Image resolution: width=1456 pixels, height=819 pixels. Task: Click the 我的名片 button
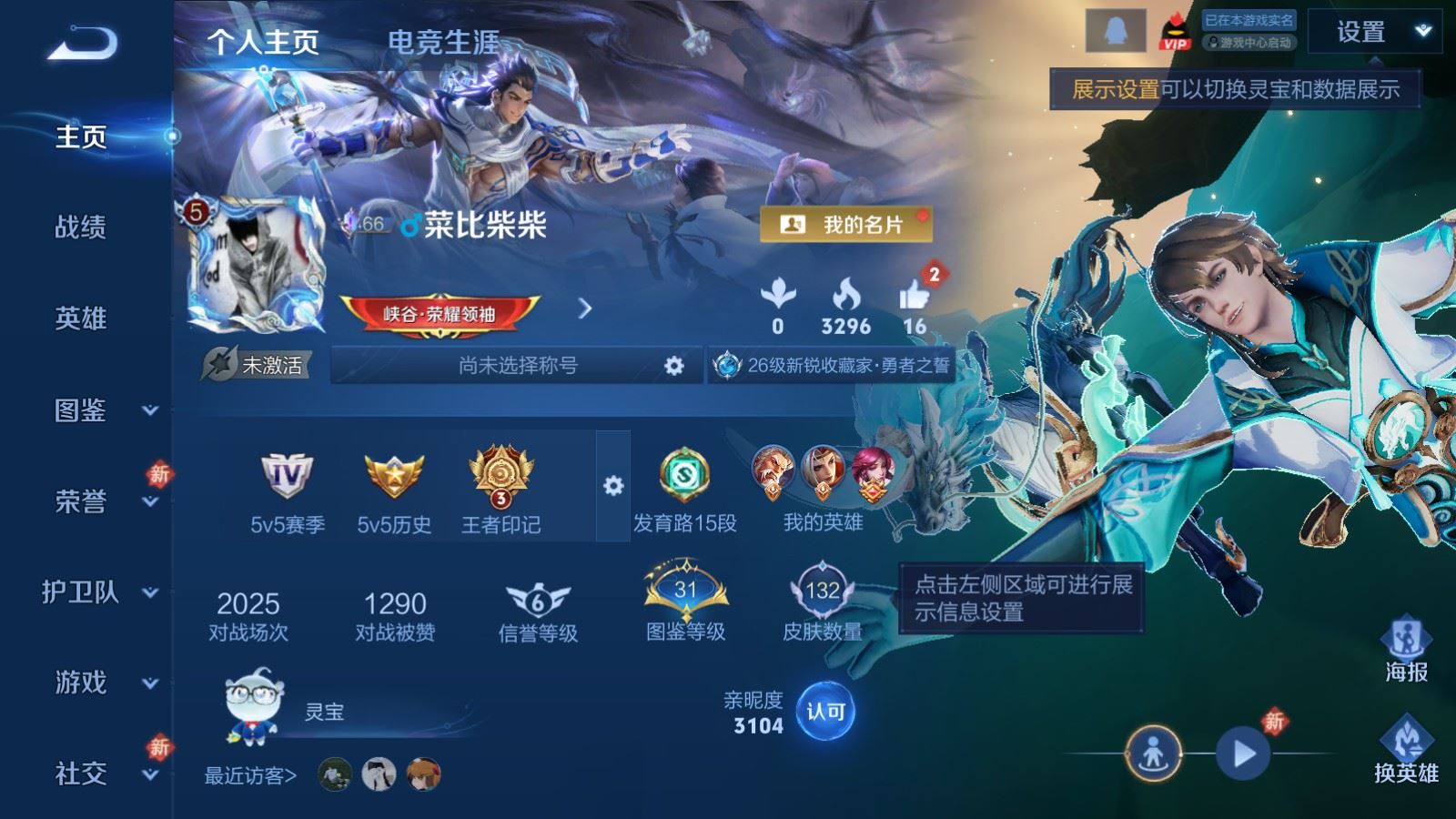coord(846,222)
